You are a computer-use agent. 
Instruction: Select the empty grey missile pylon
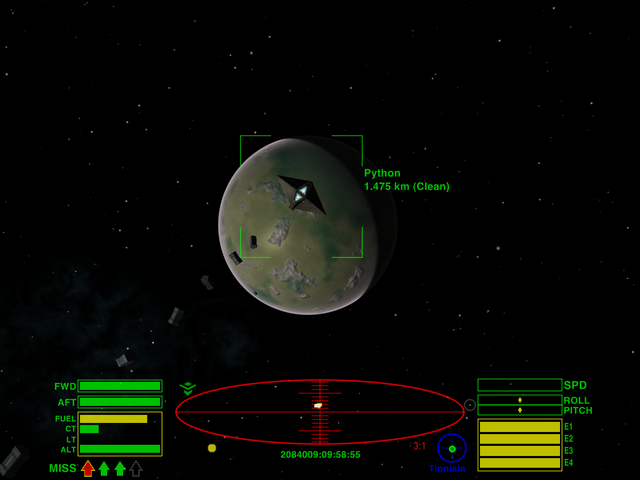click(x=136, y=468)
